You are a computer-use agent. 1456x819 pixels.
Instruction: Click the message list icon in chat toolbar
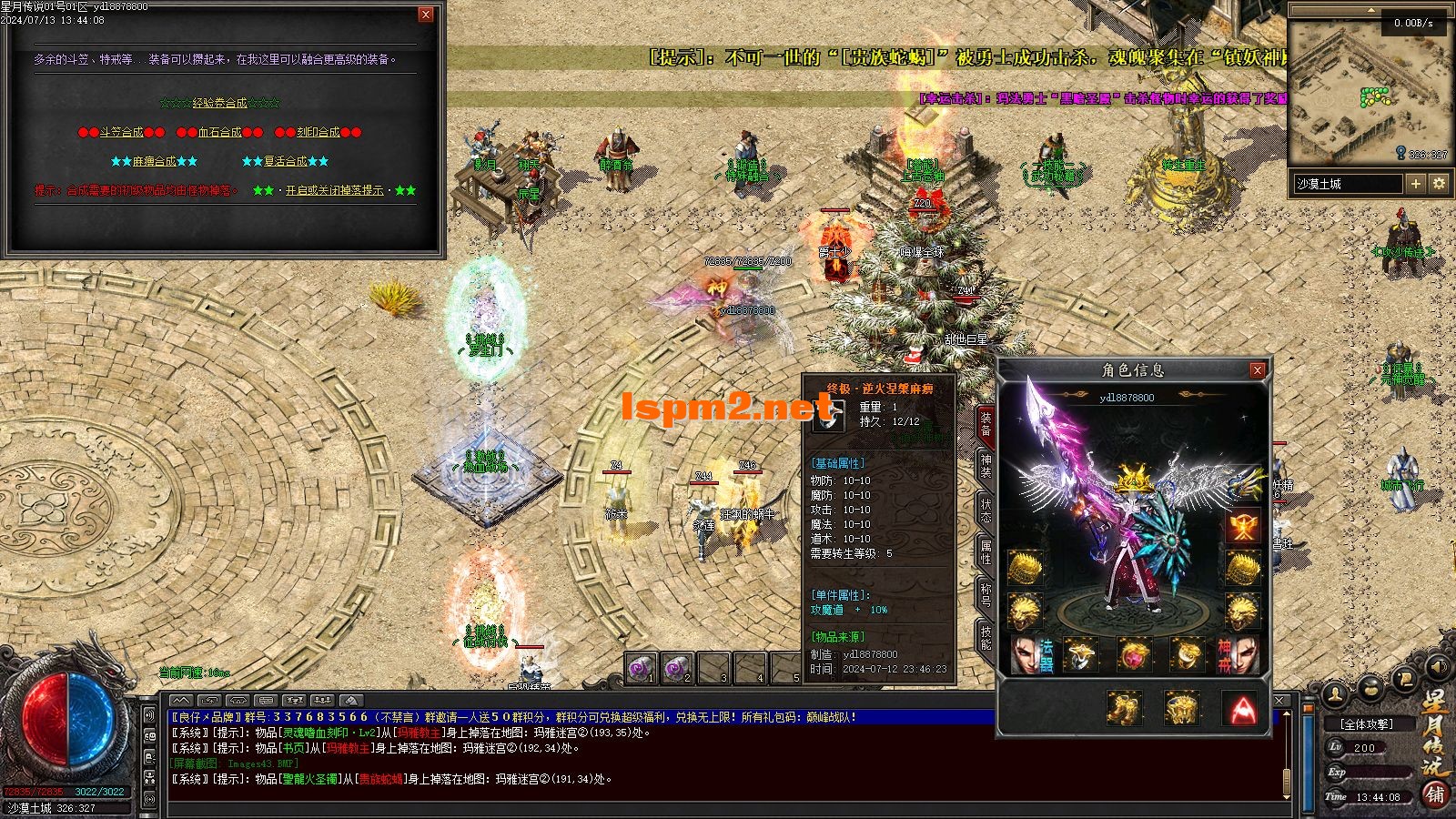(266, 701)
